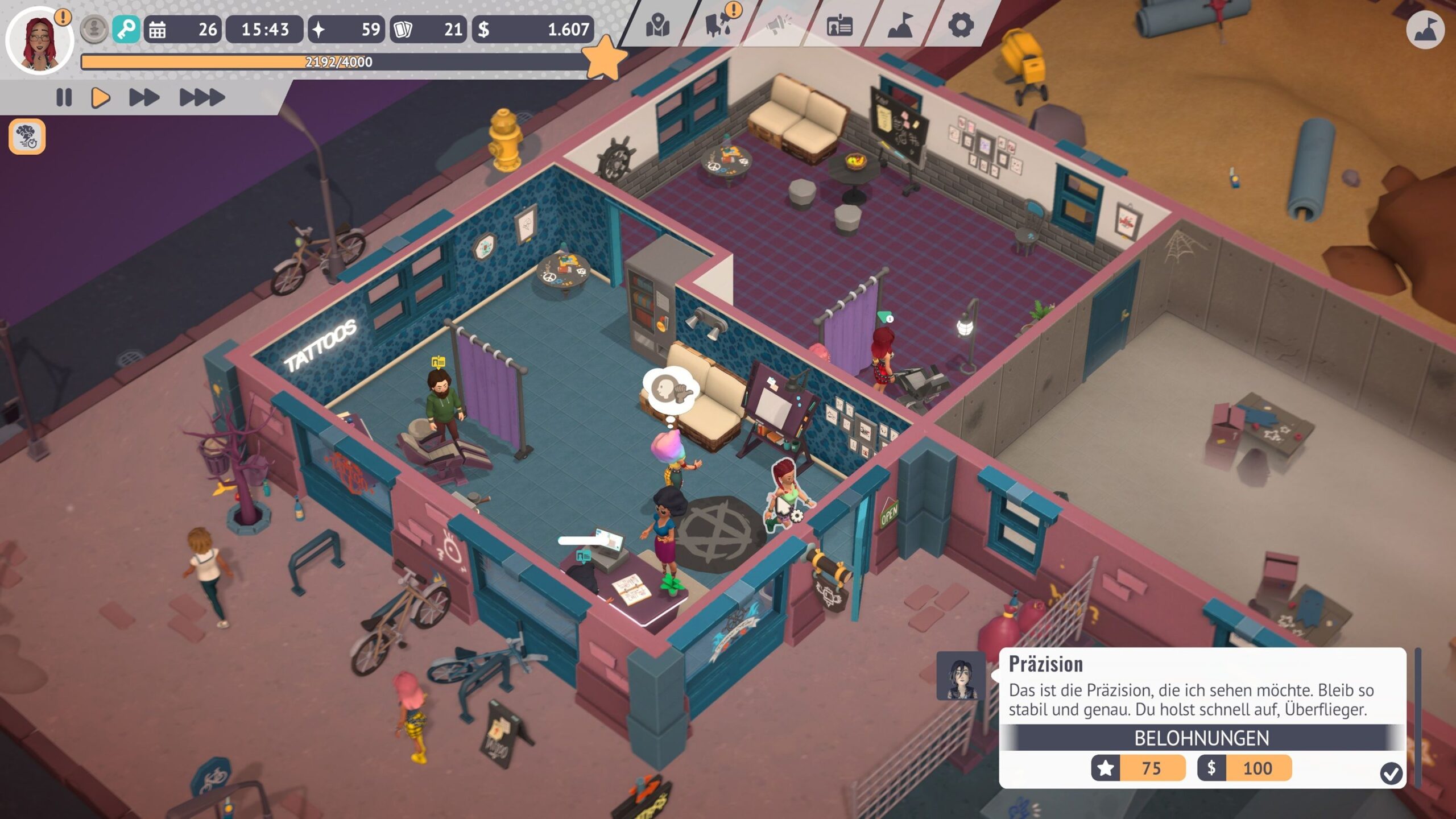Set game to normal play speed
The height and width of the screenshot is (819, 1456).
(x=101, y=98)
